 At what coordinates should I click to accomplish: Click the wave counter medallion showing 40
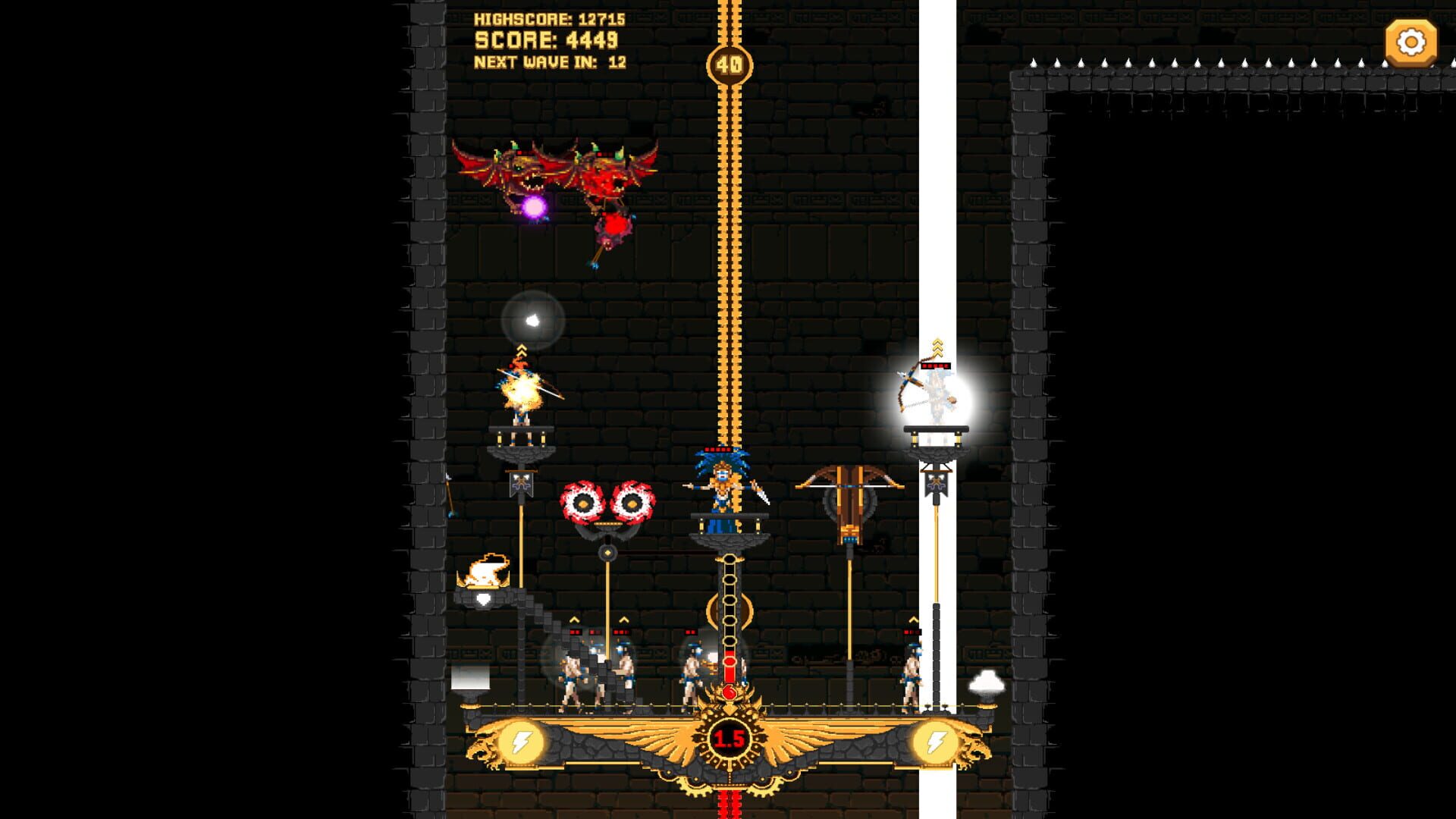[x=728, y=64]
